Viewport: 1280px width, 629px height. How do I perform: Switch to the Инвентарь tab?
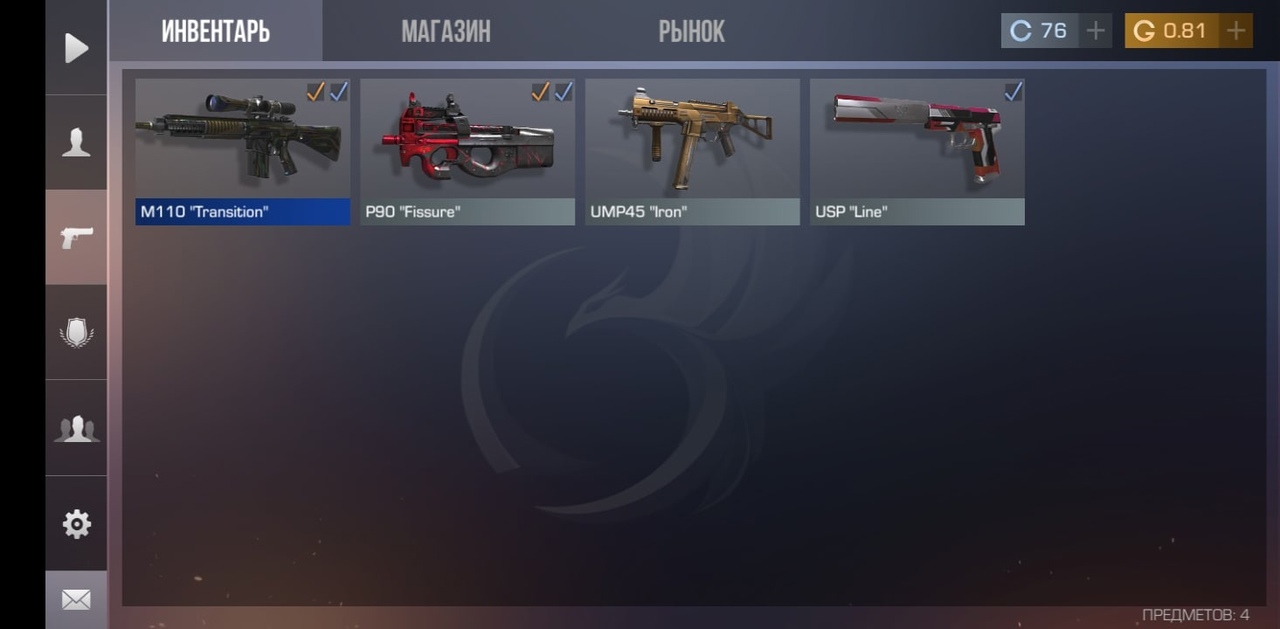[215, 32]
